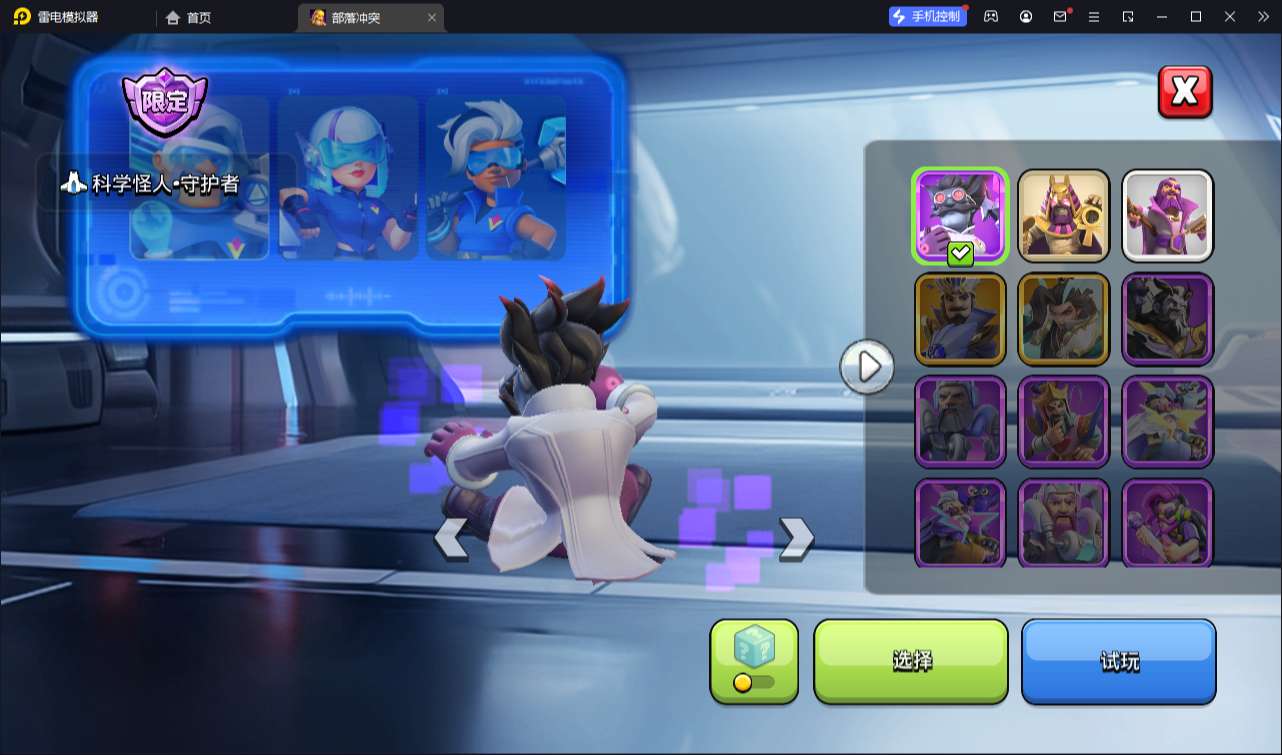This screenshot has height=755, width=1282.
Task: Close the skin selection screen with red X
Action: click(x=1185, y=92)
